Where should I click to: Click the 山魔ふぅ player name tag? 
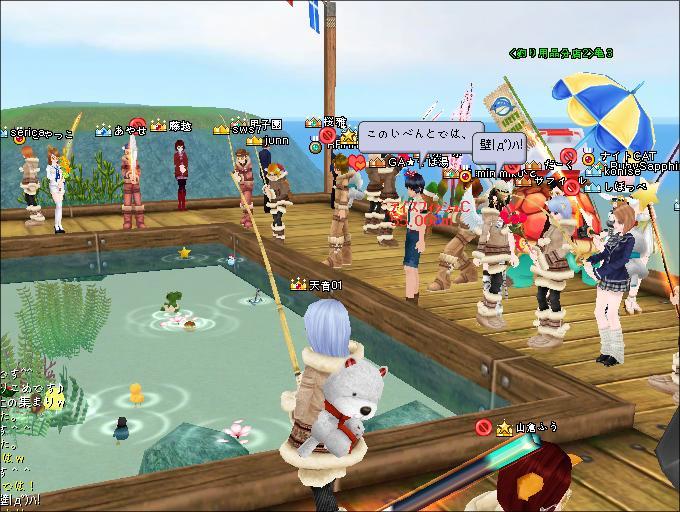(536, 428)
